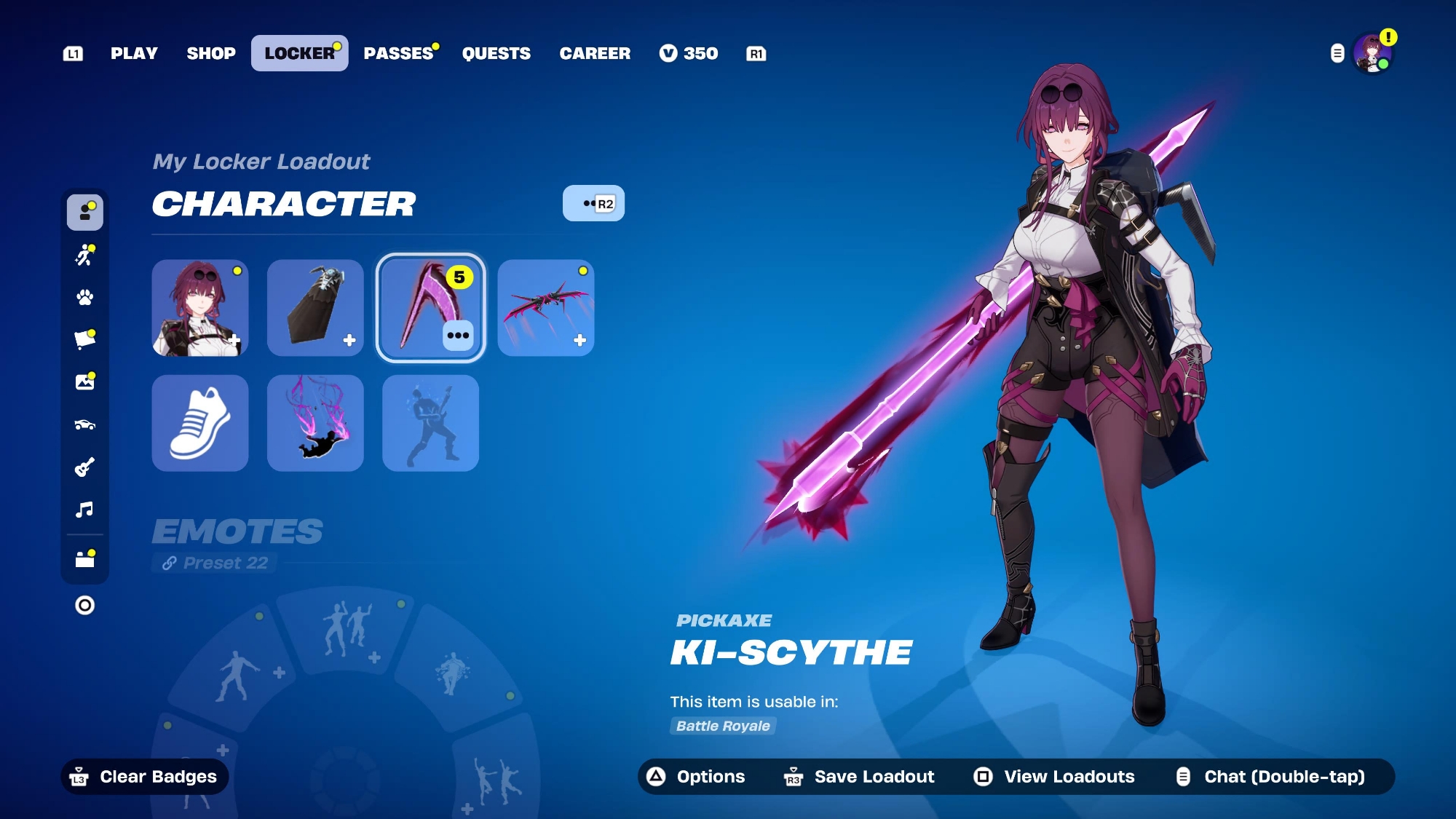Image resolution: width=1456 pixels, height=819 pixels.
Task: Select the pet paw category
Action: 85,297
